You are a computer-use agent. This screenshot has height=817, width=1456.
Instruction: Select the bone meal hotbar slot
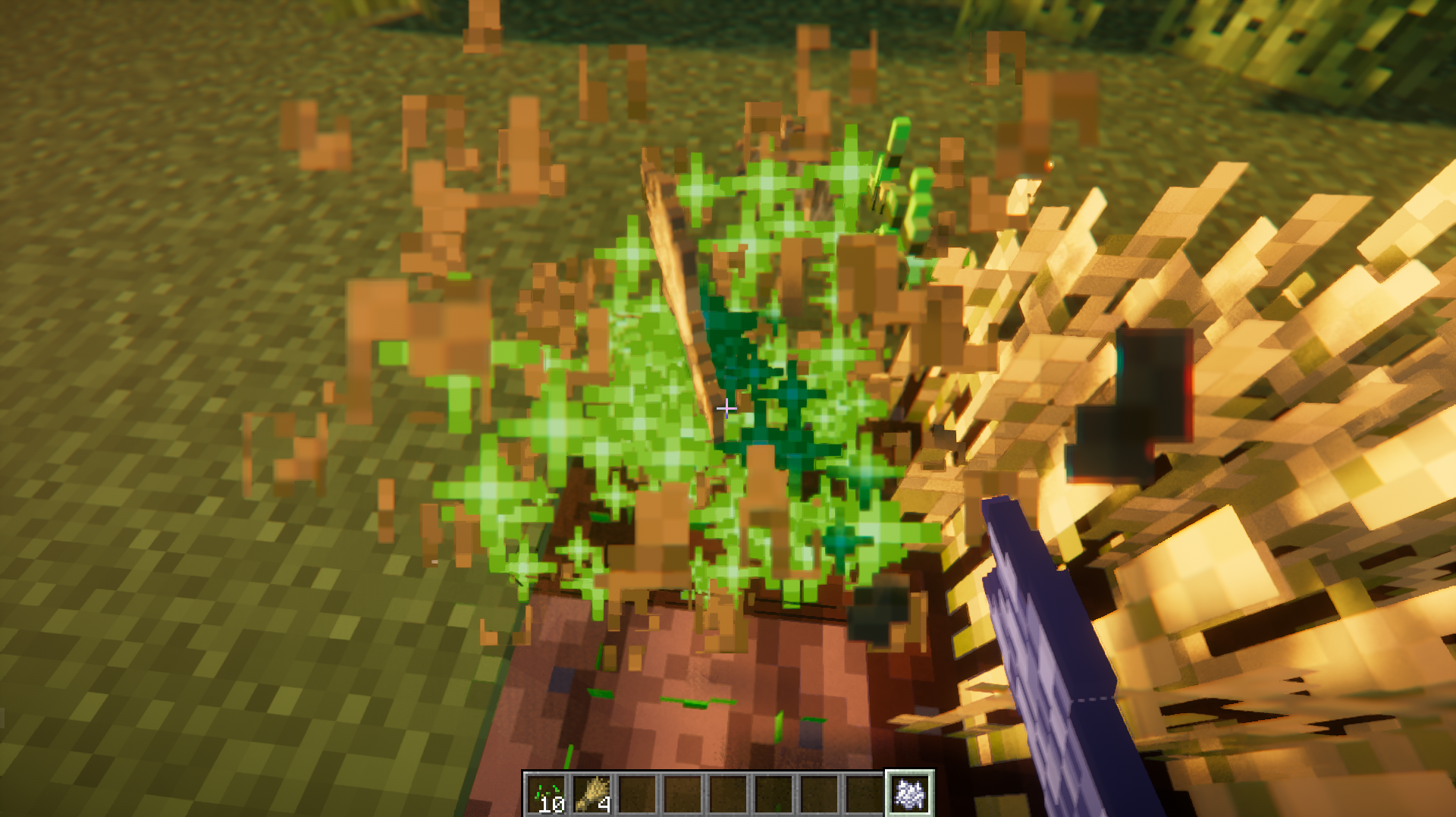tap(909, 794)
